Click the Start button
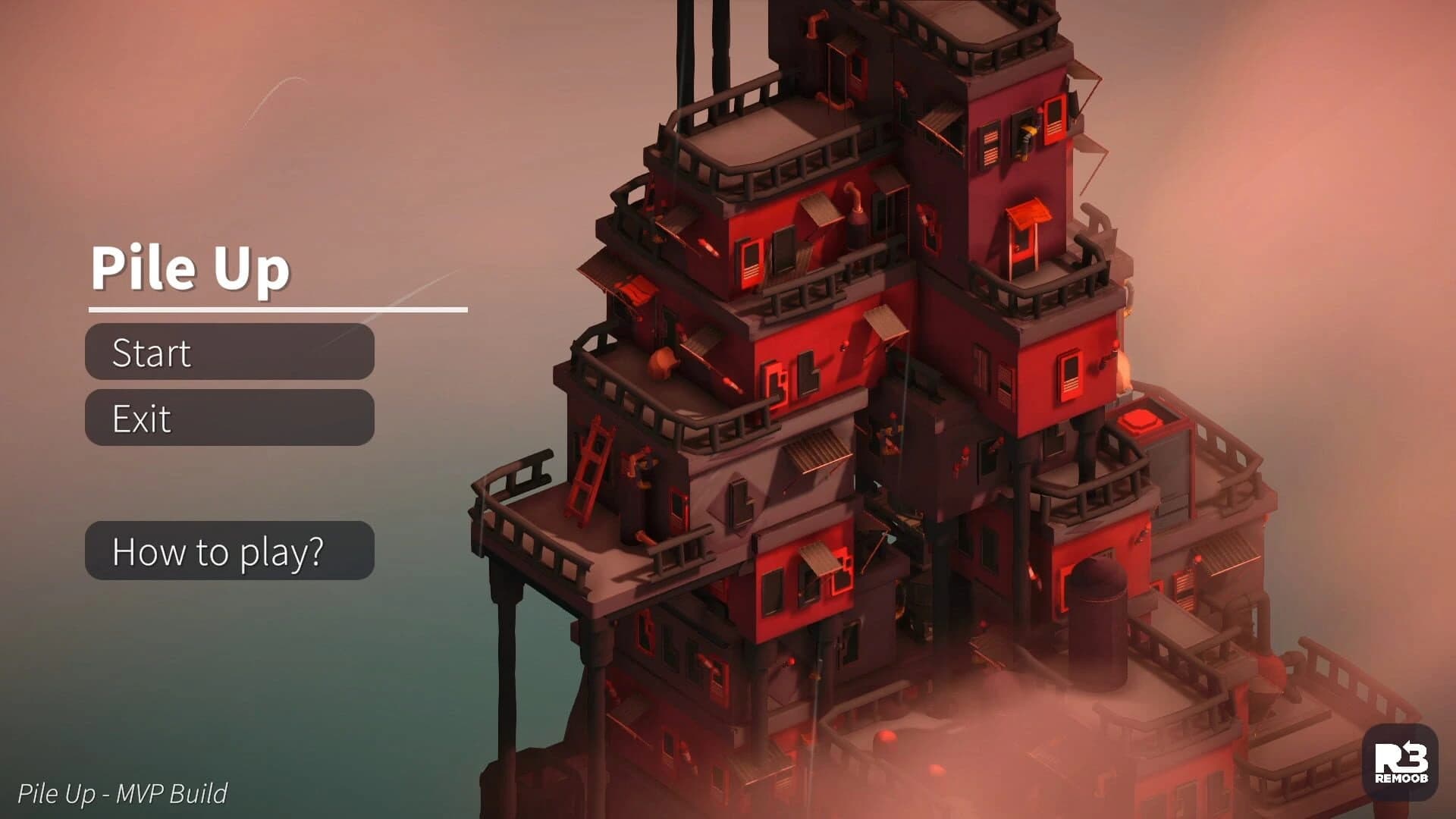 click(x=227, y=353)
